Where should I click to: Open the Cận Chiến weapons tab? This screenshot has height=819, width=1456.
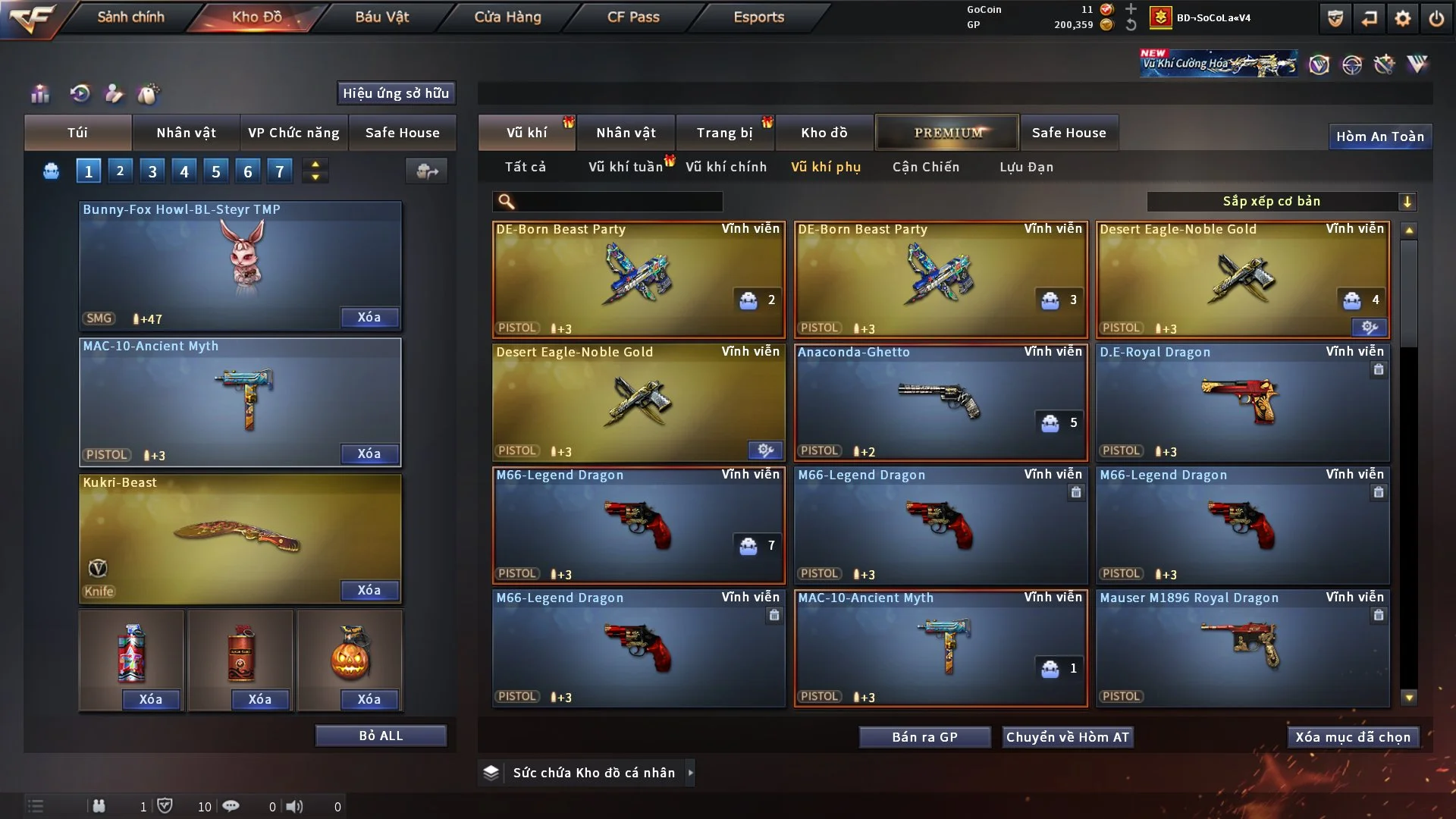click(x=926, y=167)
